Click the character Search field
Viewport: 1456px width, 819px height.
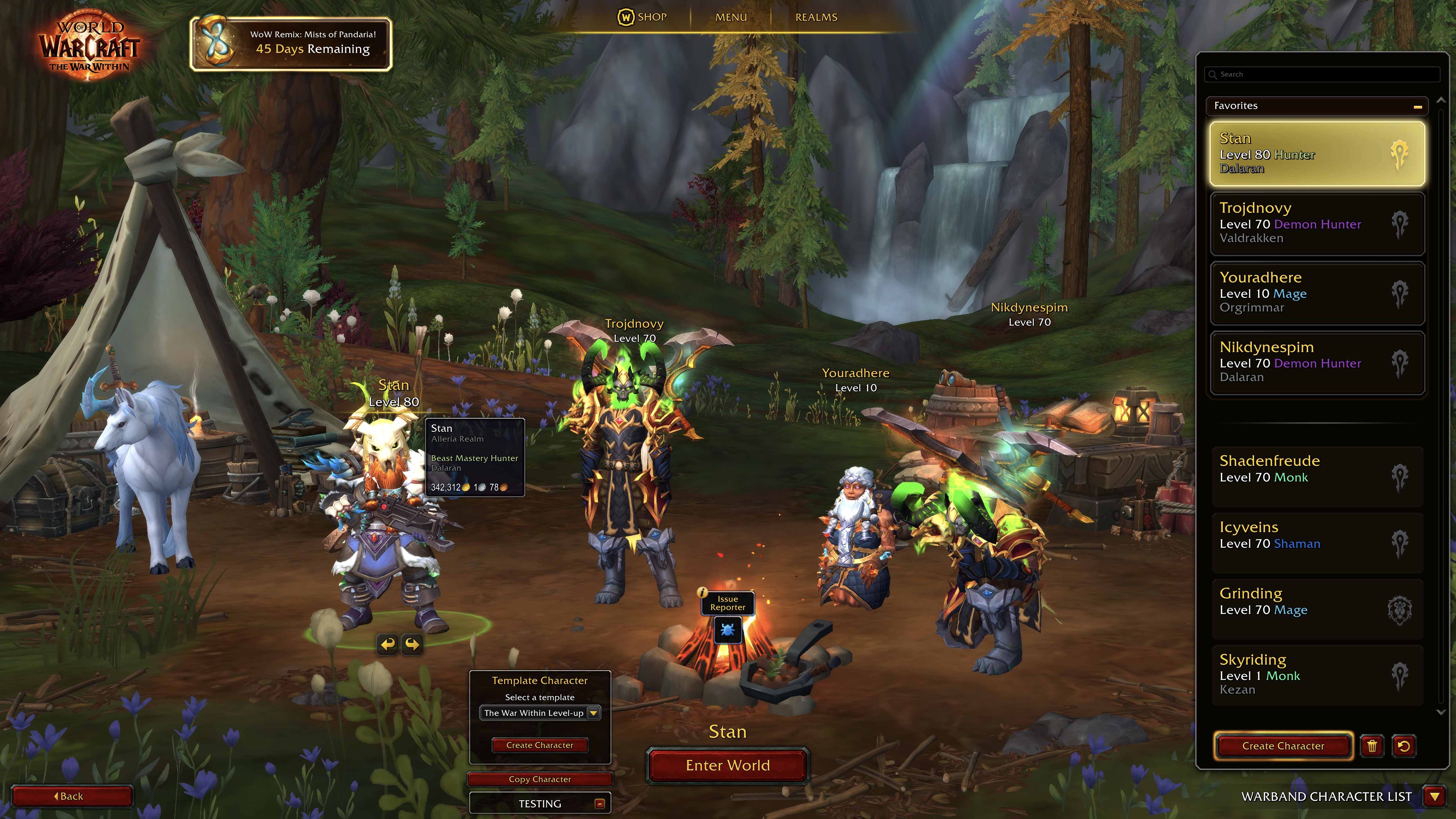coord(1323,74)
